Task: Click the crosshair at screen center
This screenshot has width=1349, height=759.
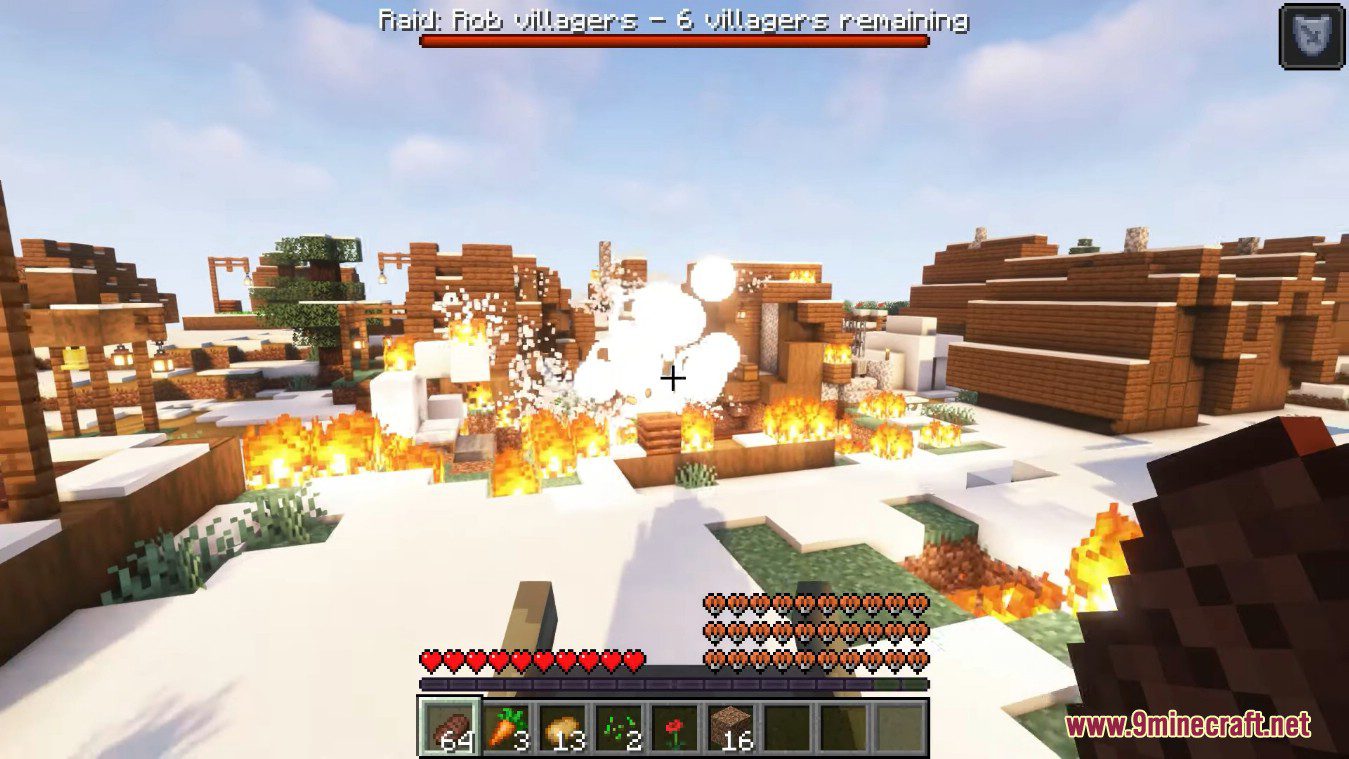Action: point(674,379)
